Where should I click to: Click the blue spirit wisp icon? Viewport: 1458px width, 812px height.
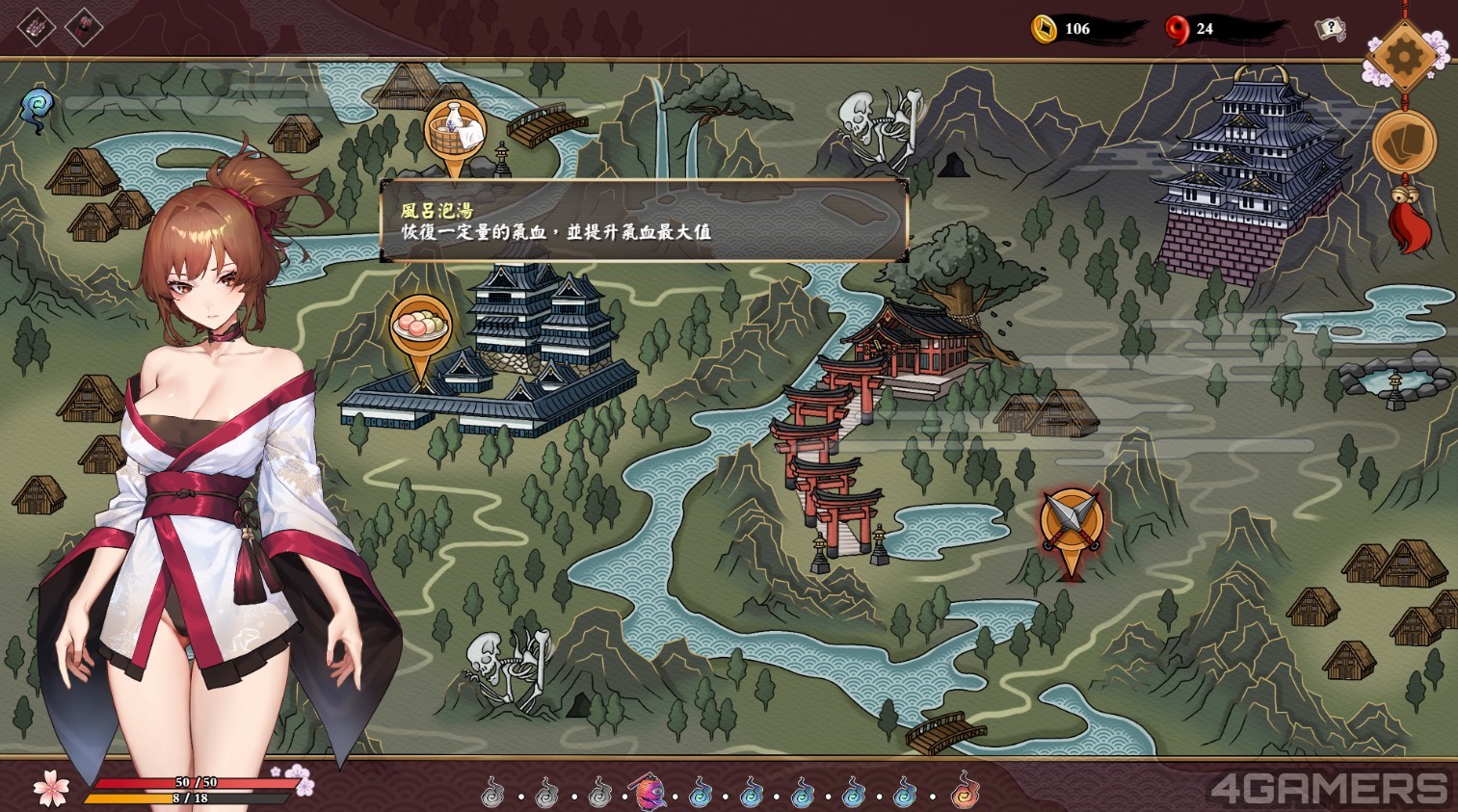(x=39, y=106)
